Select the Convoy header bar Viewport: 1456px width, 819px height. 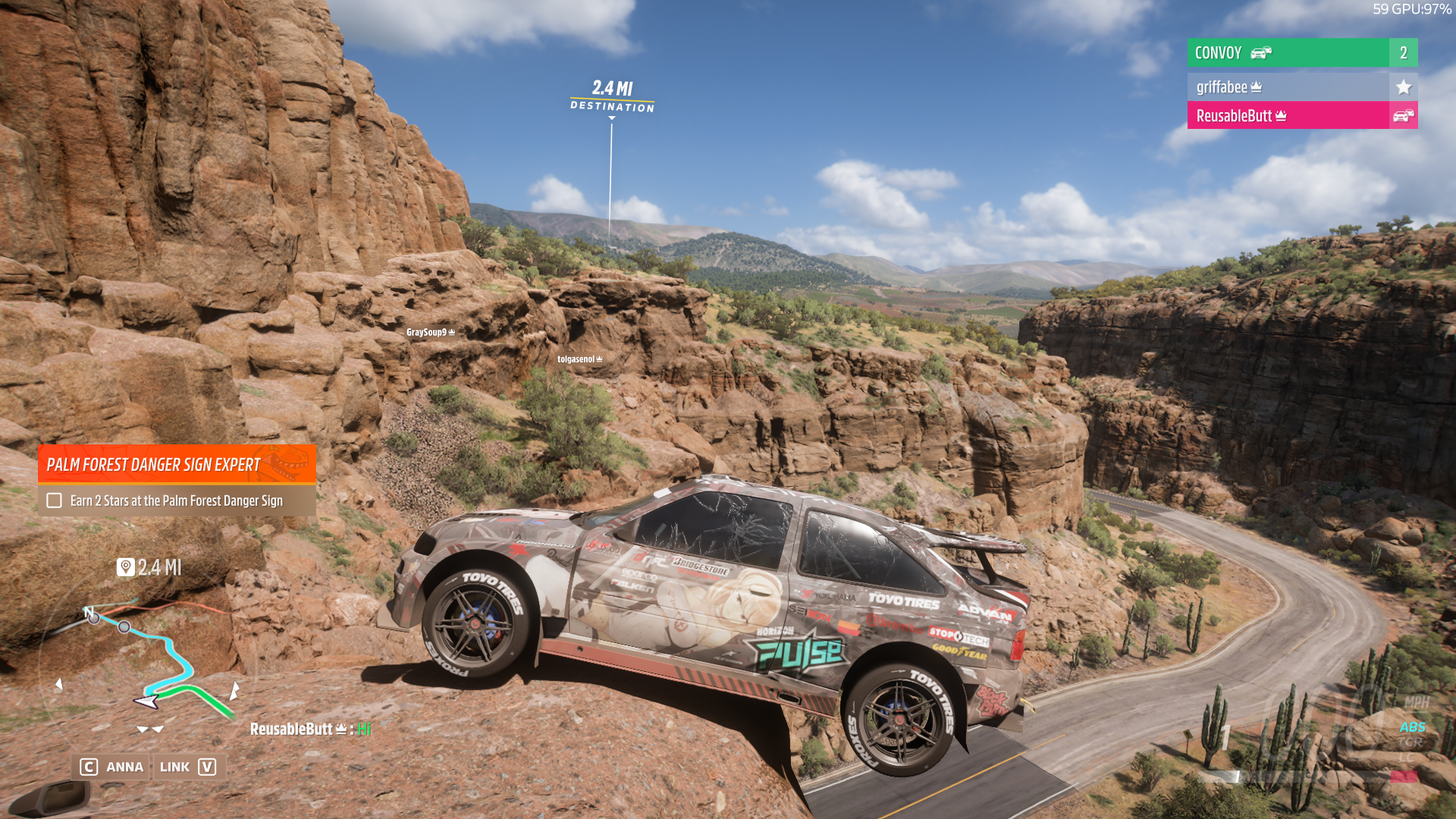click(x=1288, y=53)
